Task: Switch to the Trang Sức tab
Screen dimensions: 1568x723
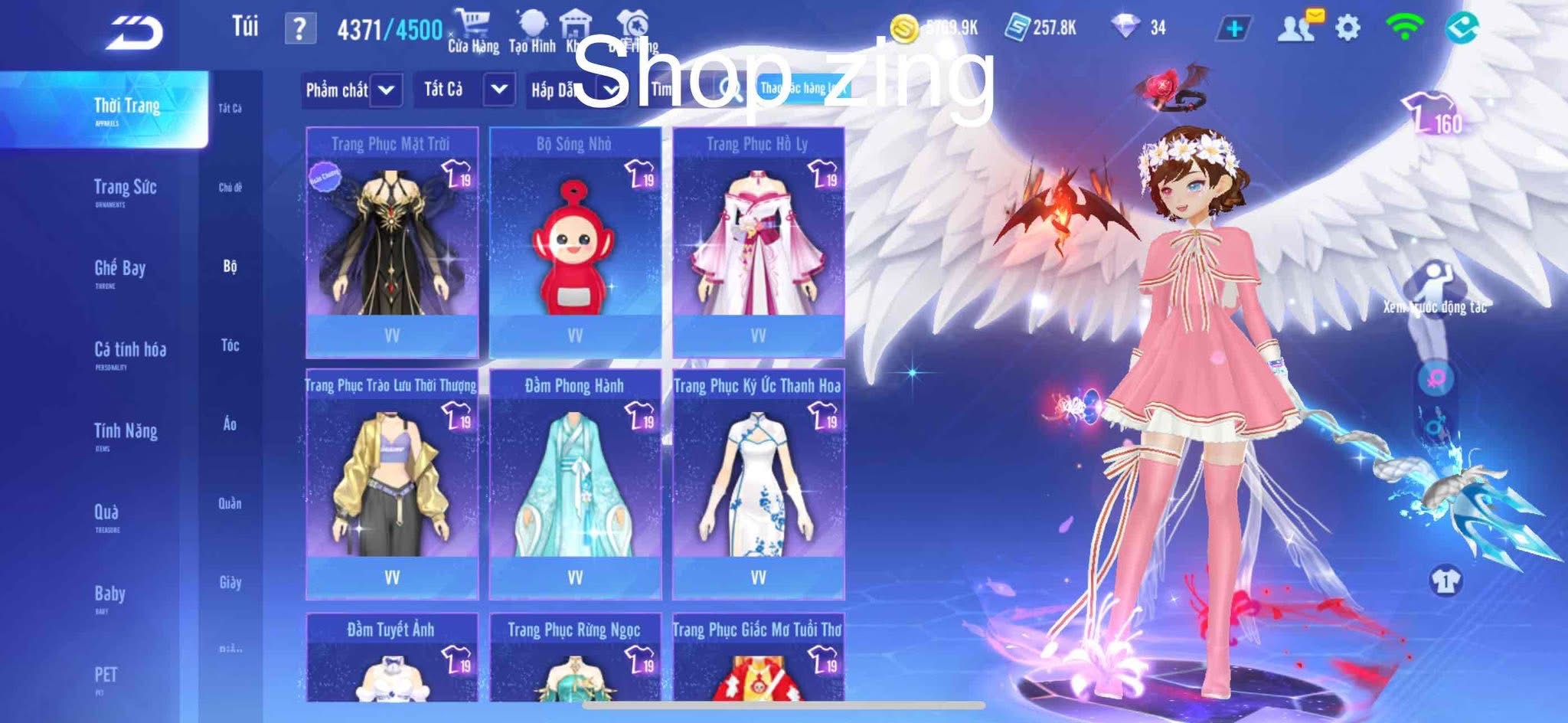Action: pyautogui.click(x=125, y=190)
